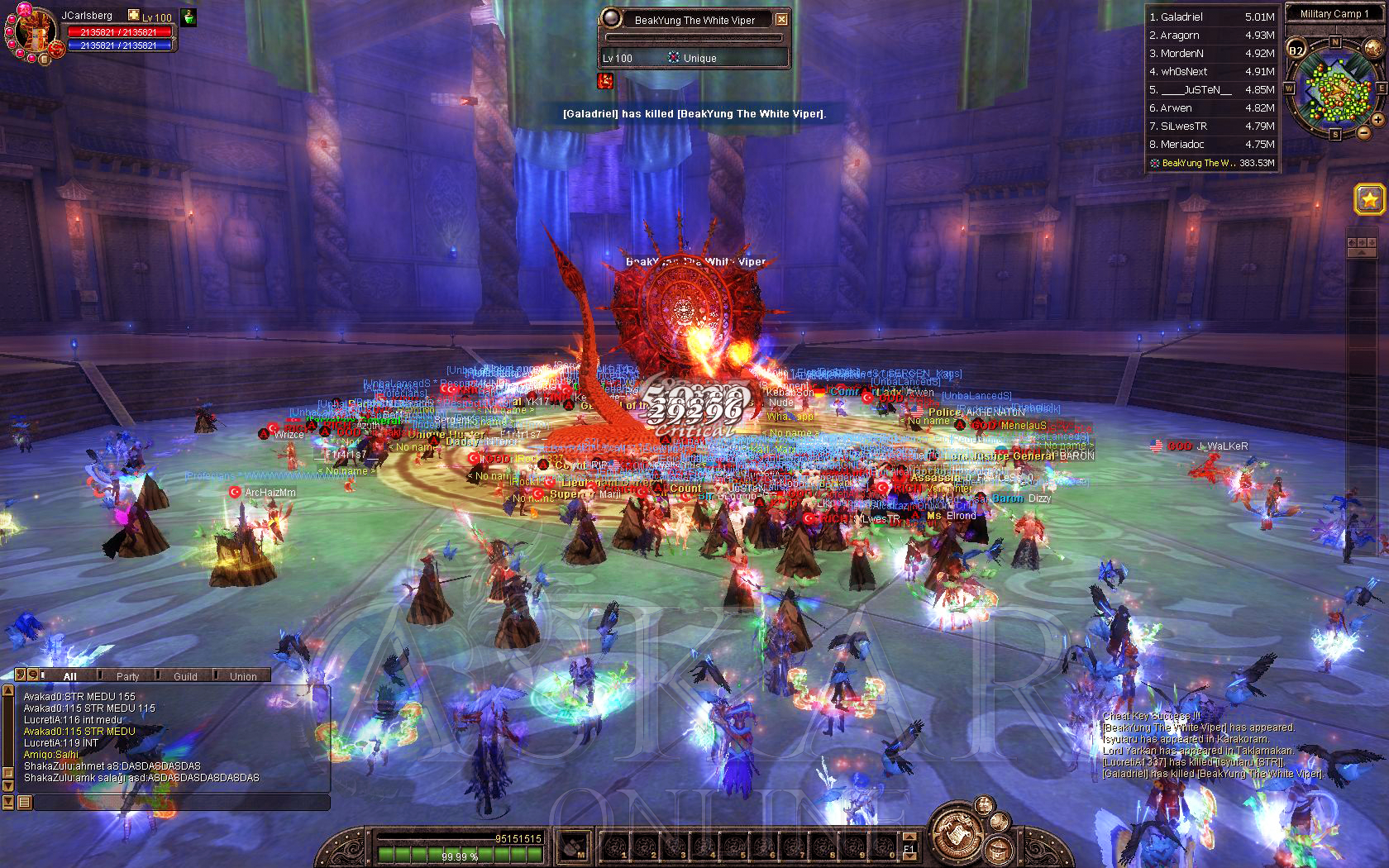Screen dimensions: 1389x868
Task: Open the Union chat tab
Action: tap(243, 676)
